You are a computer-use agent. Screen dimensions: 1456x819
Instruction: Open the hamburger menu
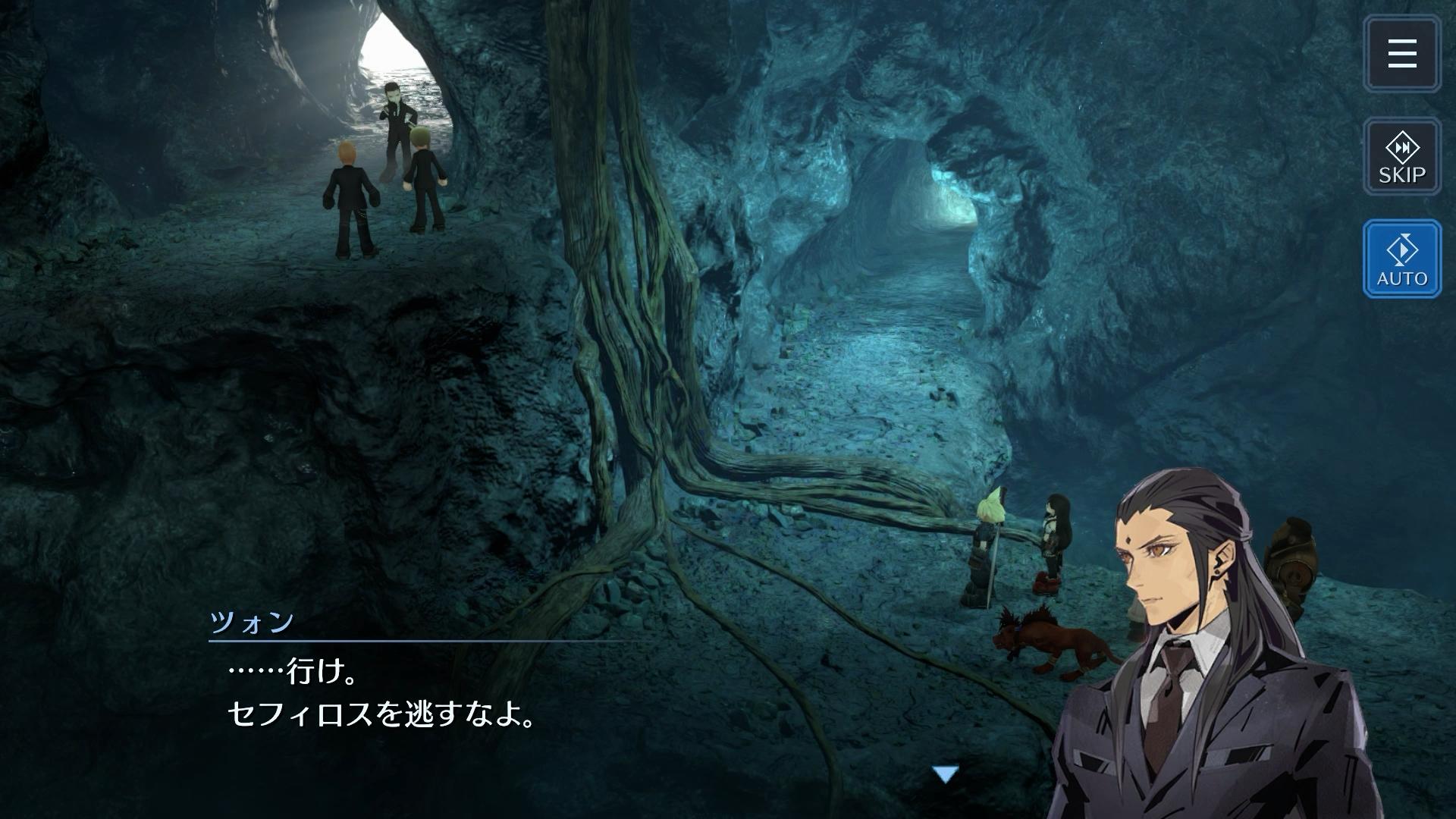(1401, 54)
